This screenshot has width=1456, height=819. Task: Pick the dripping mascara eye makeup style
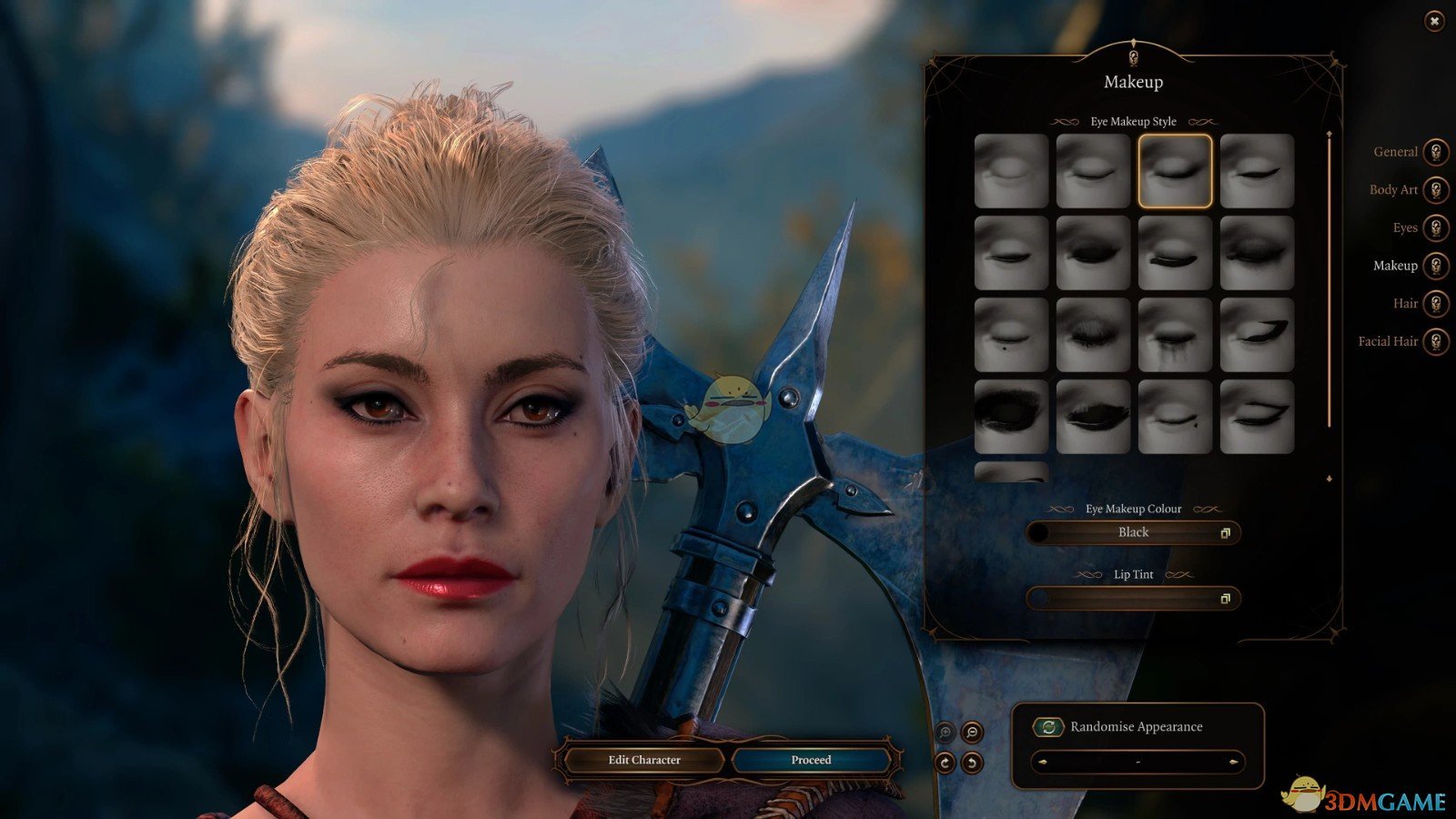(1175, 335)
